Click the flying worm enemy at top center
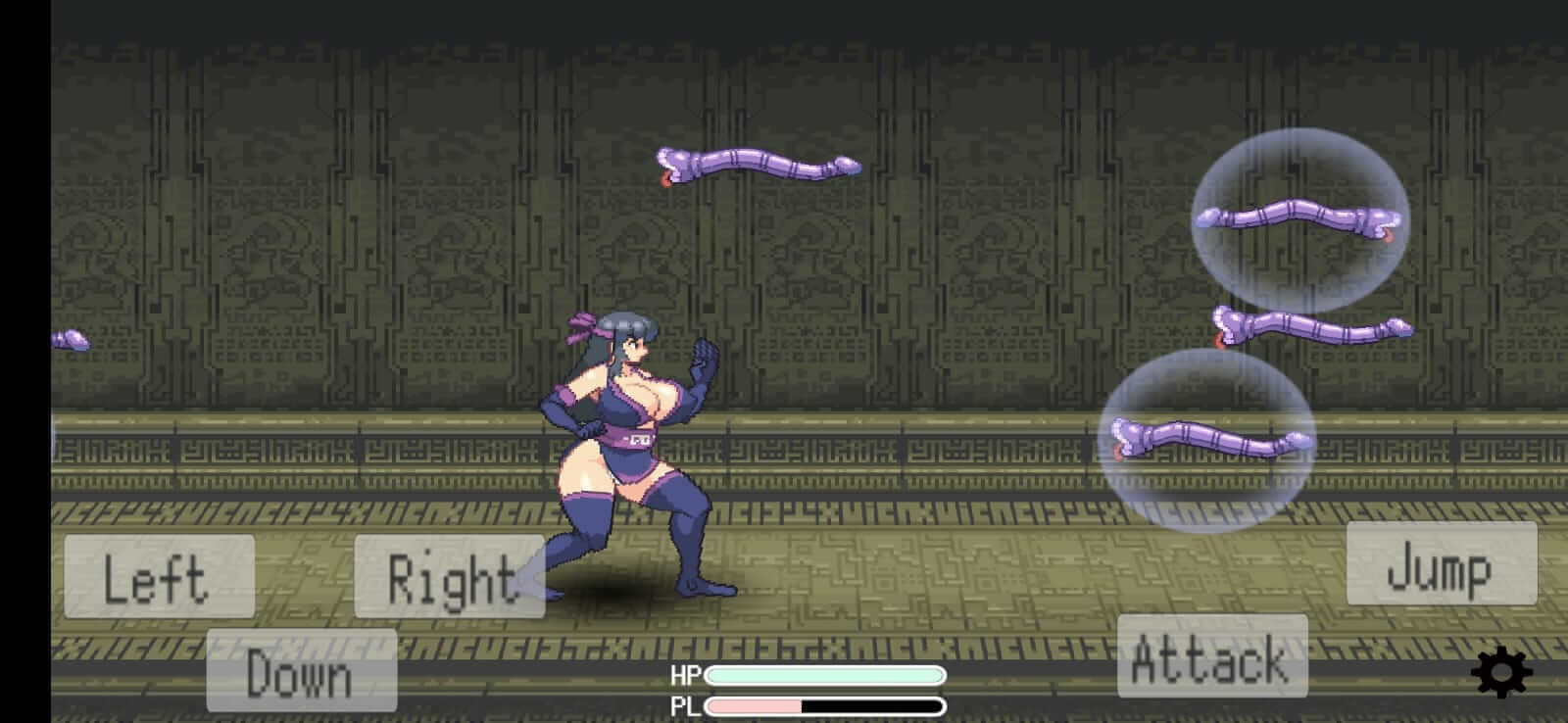This screenshot has width=1568, height=723. point(755,165)
